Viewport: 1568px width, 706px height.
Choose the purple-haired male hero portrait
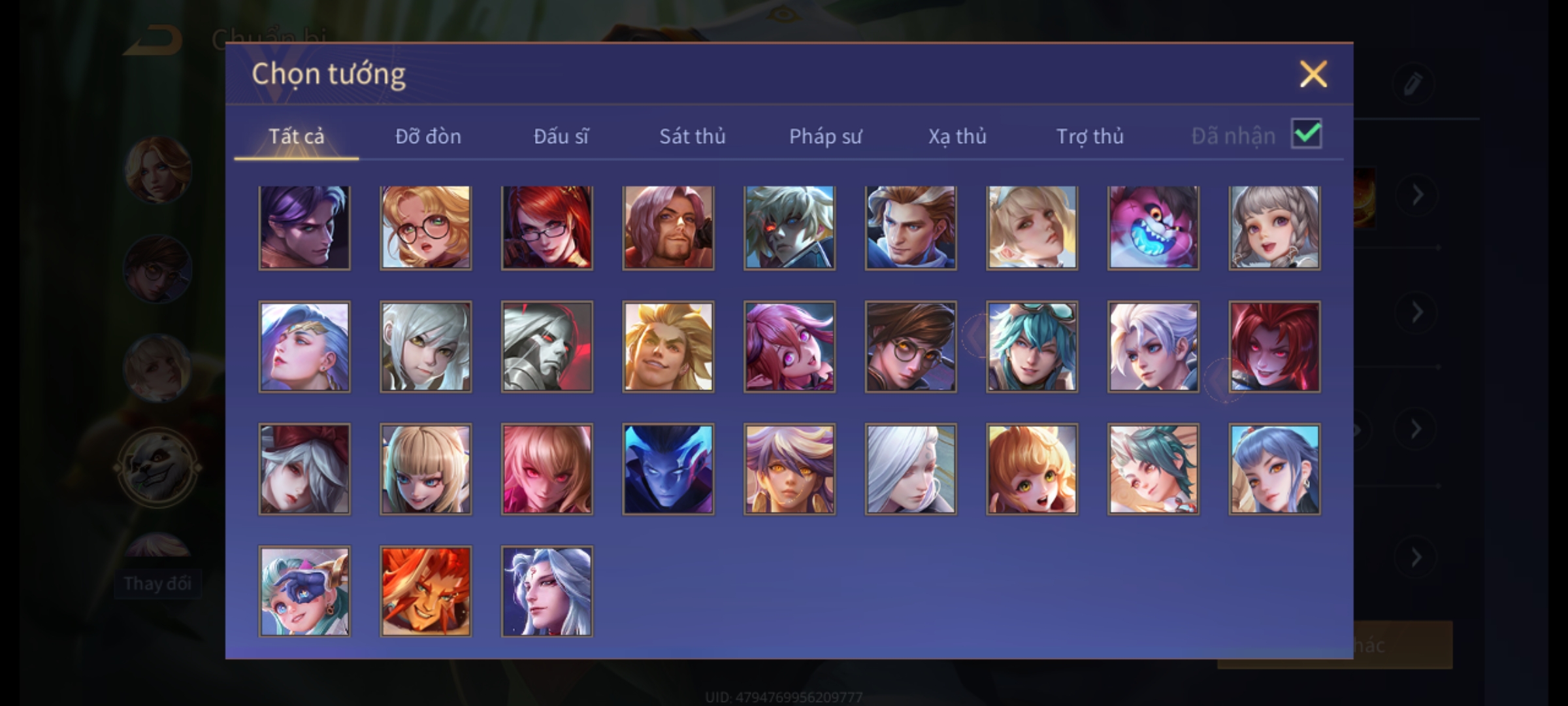tap(304, 227)
